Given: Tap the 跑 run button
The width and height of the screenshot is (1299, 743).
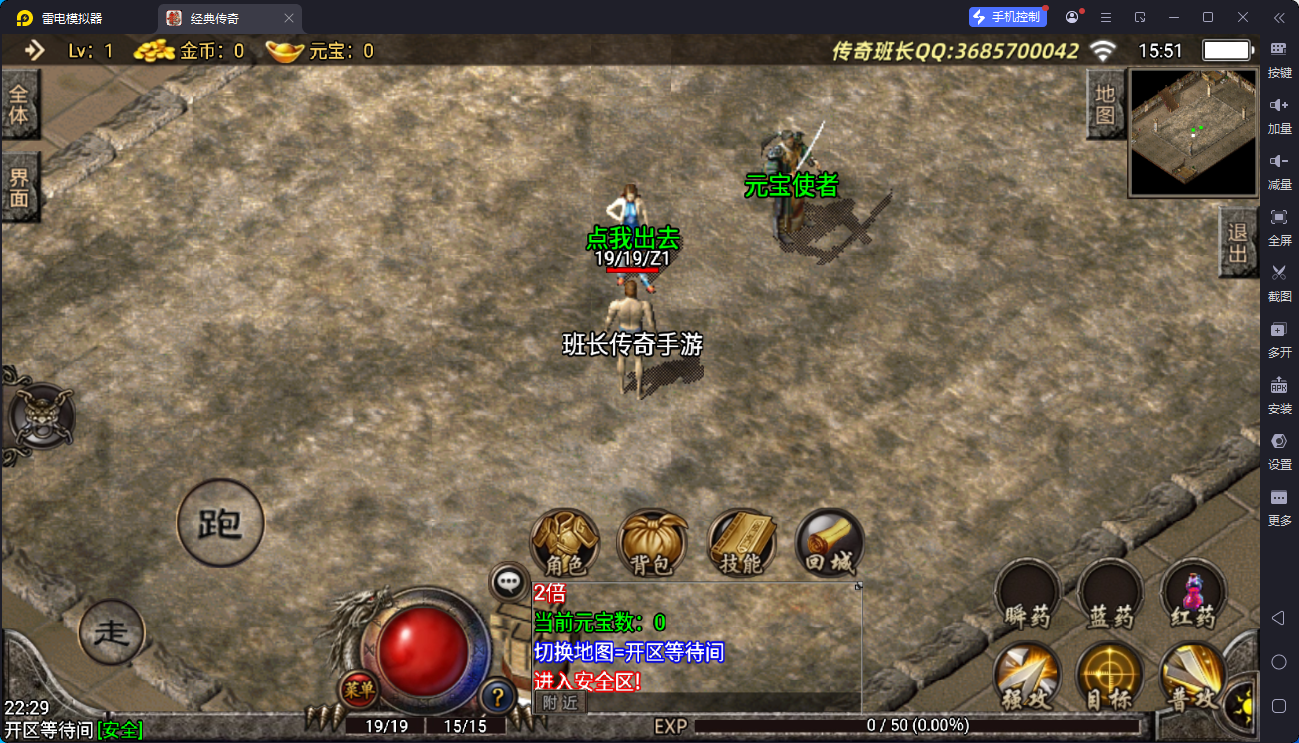Looking at the screenshot, I should (x=220, y=523).
